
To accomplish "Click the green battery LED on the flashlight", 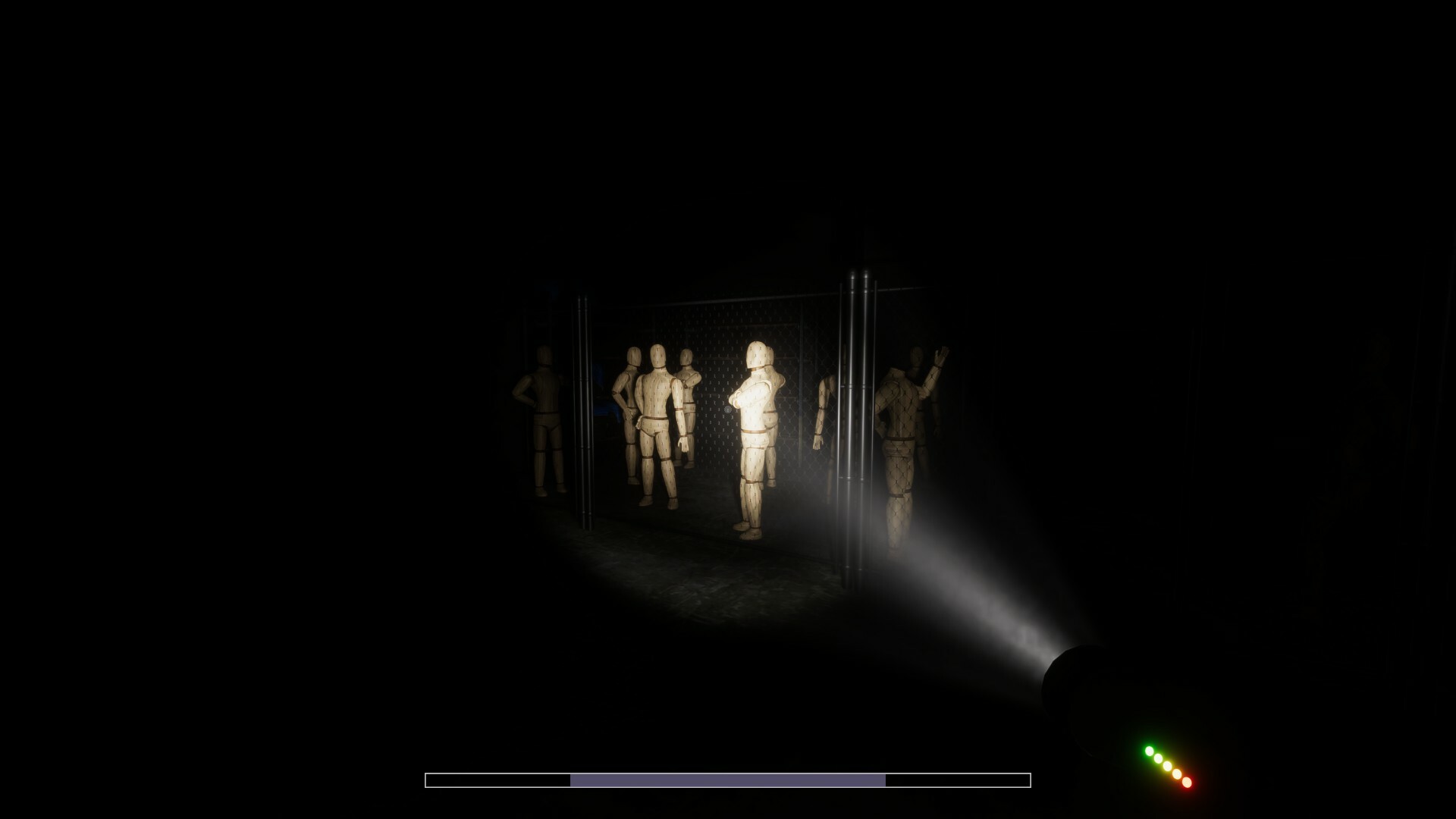I will 1150,751.
